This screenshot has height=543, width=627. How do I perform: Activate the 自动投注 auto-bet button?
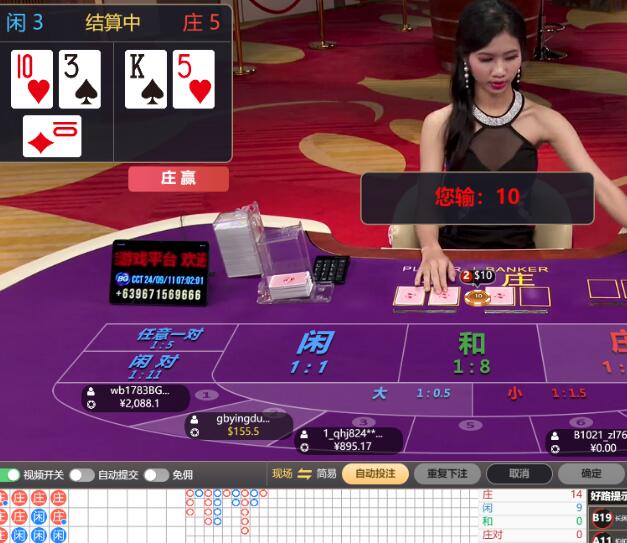click(375, 474)
